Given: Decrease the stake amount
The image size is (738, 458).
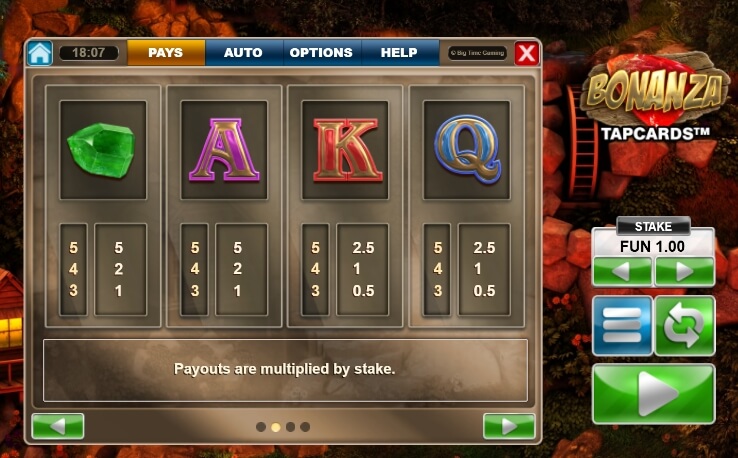Looking at the screenshot, I should (622, 271).
